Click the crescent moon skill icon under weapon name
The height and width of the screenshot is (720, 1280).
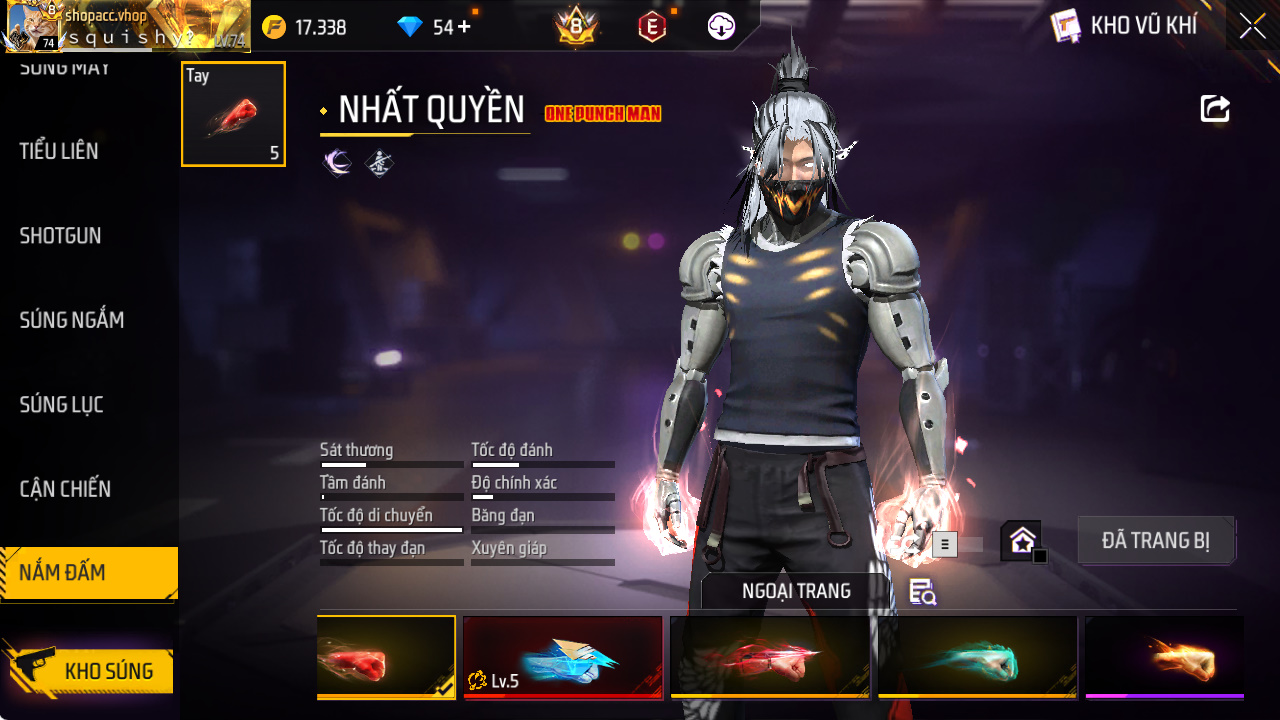[x=337, y=161]
